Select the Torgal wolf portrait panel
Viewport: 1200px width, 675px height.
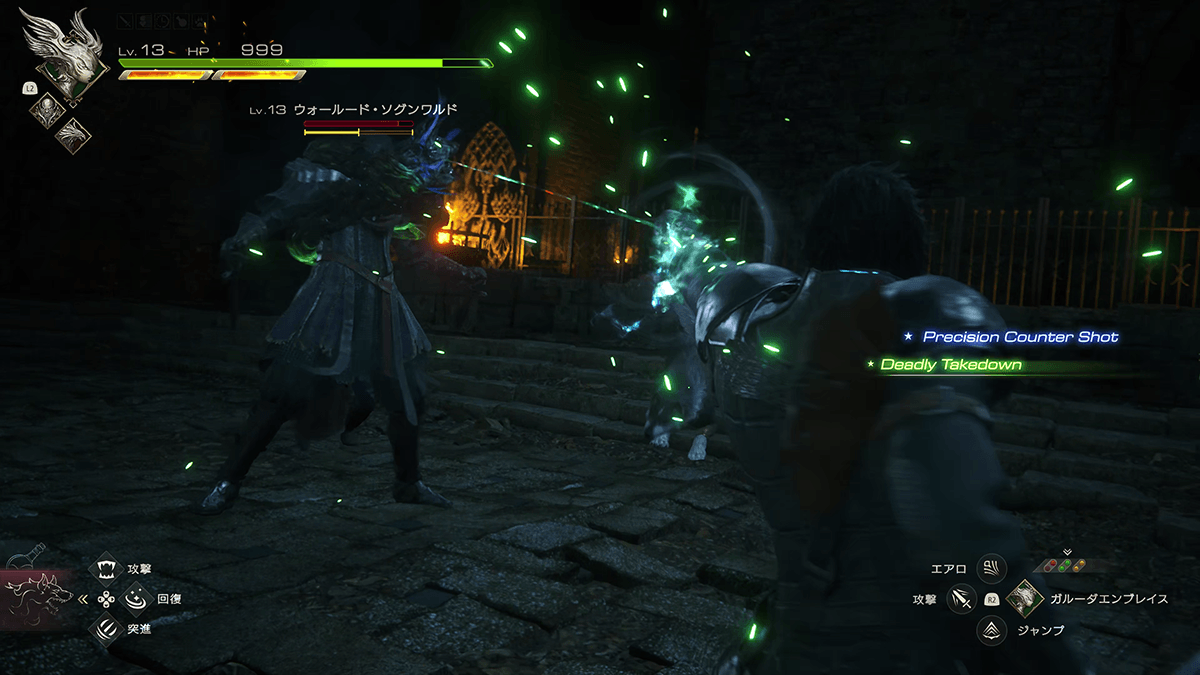(38, 597)
